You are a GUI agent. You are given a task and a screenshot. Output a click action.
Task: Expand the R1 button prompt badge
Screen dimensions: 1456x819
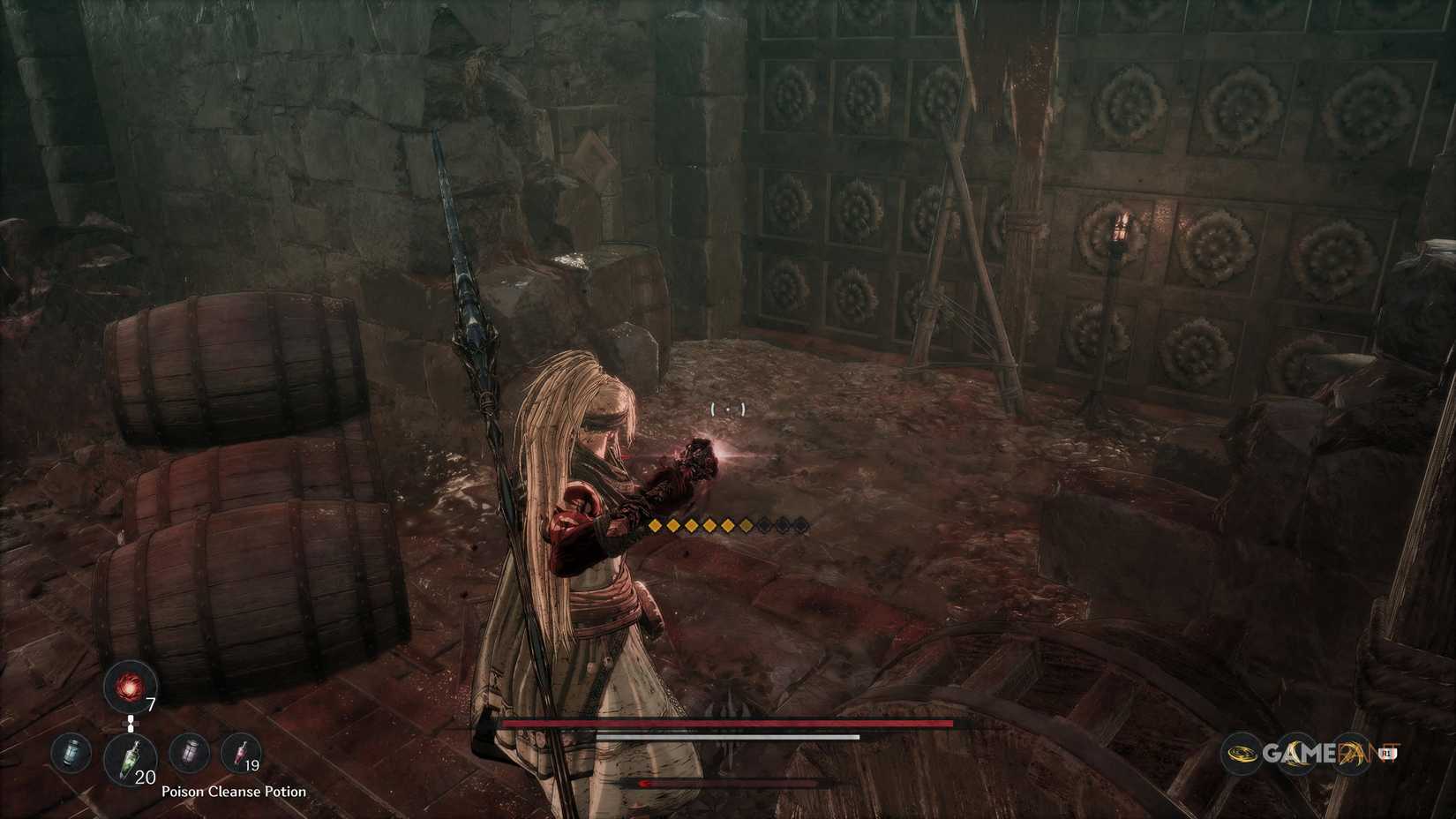coord(1389,753)
